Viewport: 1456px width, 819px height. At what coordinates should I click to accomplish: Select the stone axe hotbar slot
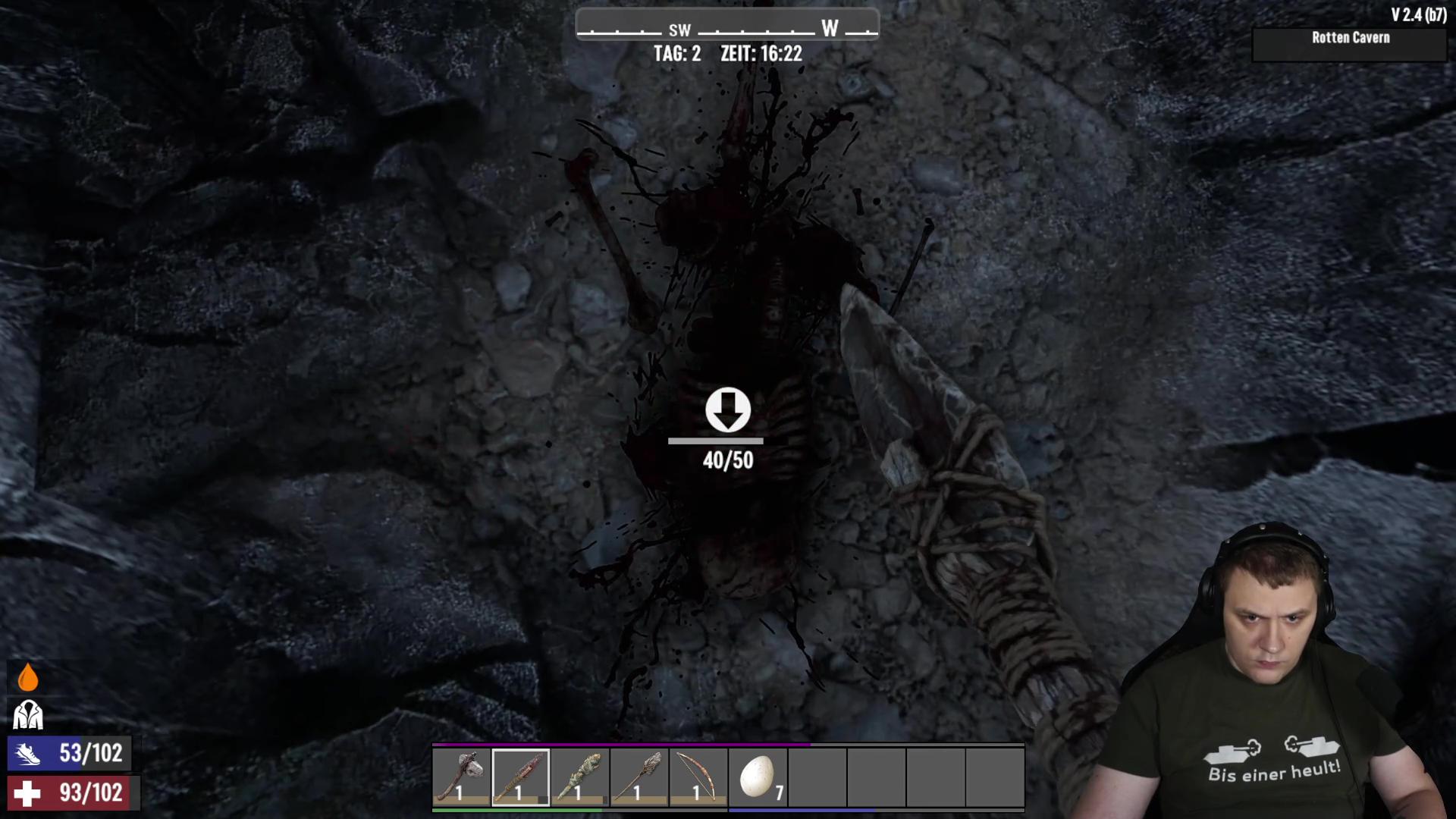point(461,777)
